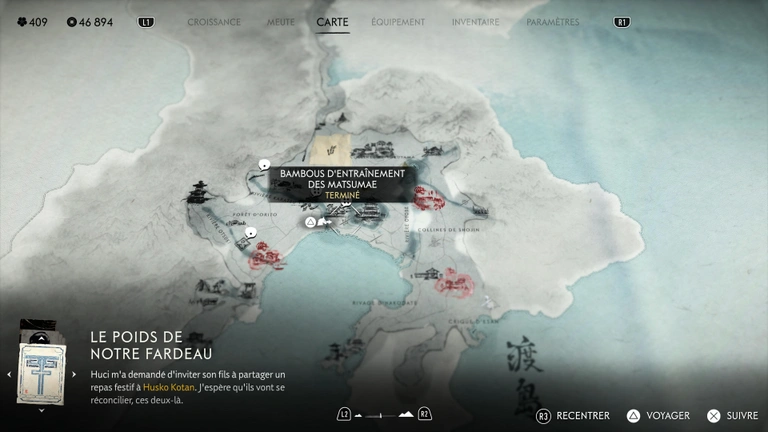Go to the Équipement tab

[398, 22]
